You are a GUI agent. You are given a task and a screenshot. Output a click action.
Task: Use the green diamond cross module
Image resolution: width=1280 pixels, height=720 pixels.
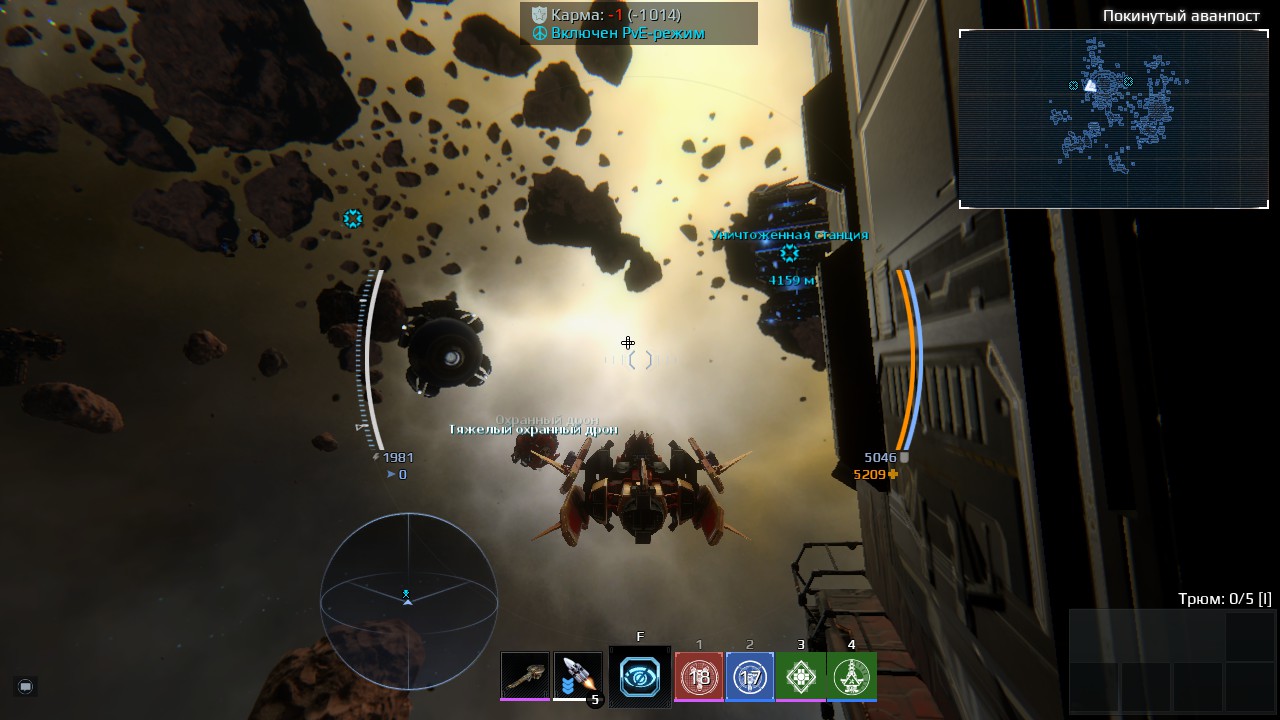(801, 677)
